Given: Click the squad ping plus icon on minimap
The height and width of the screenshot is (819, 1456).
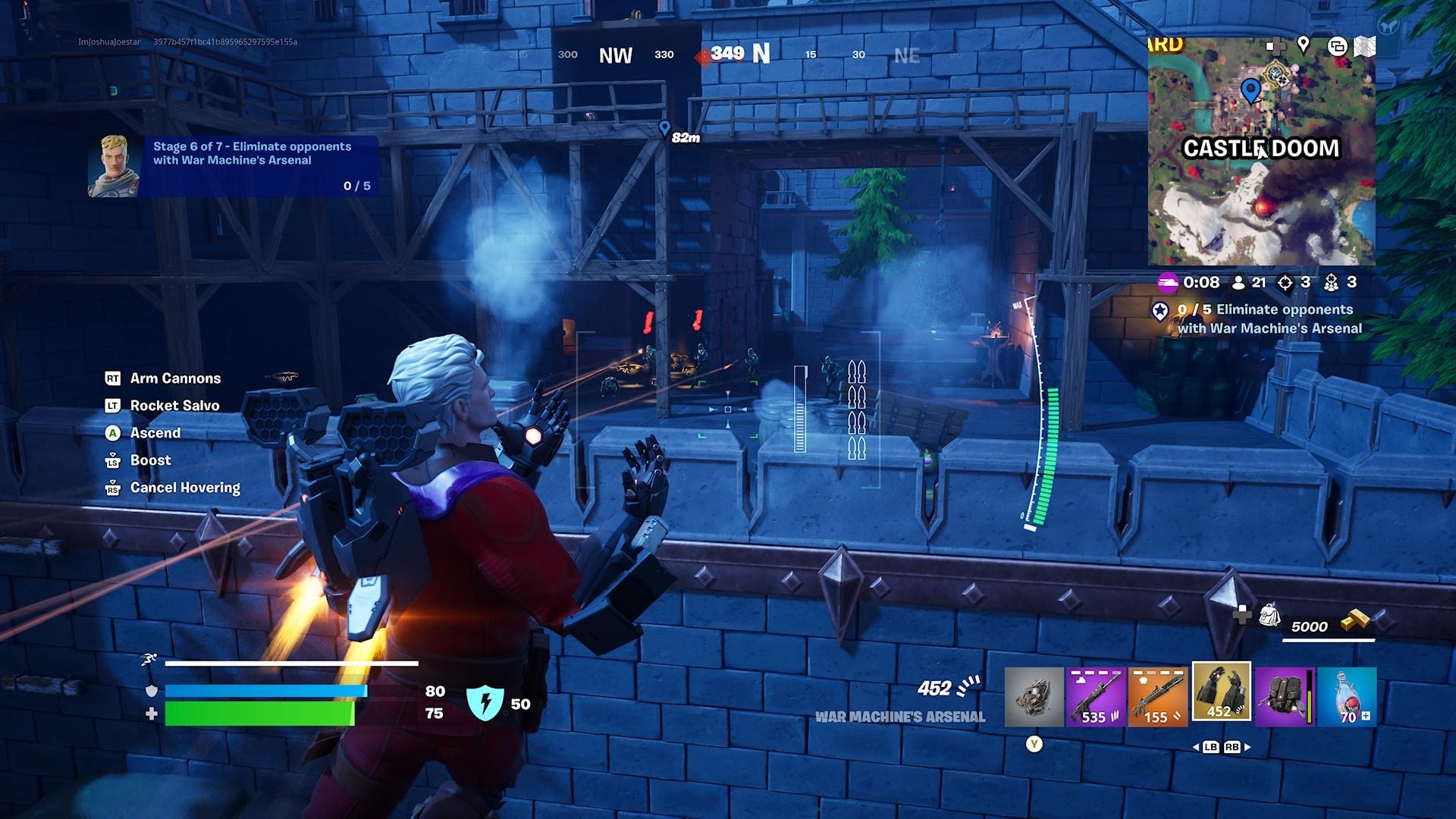Looking at the screenshot, I should tap(1276, 45).
